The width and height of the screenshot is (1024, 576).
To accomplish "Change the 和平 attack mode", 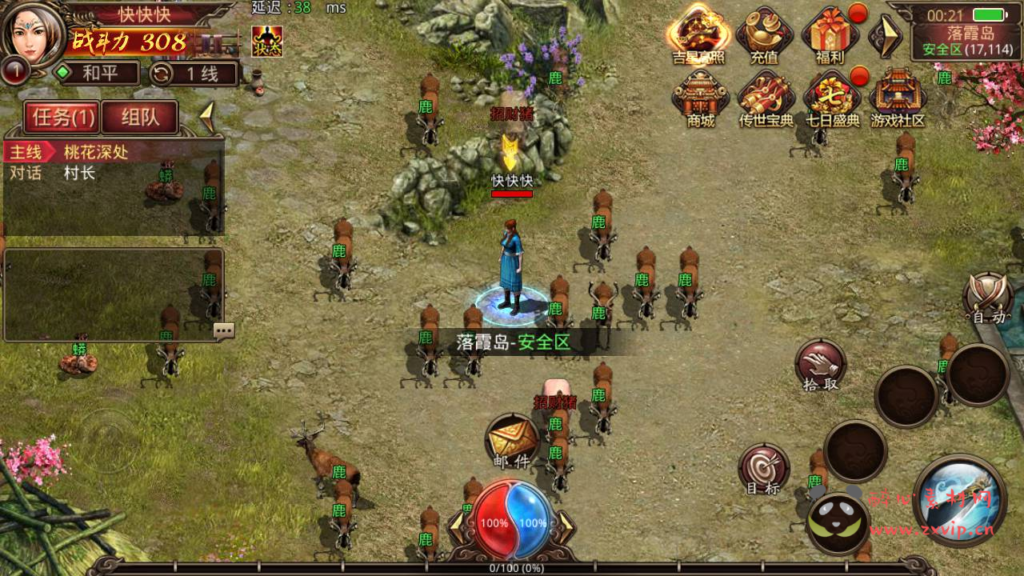I will pos(93,73).
